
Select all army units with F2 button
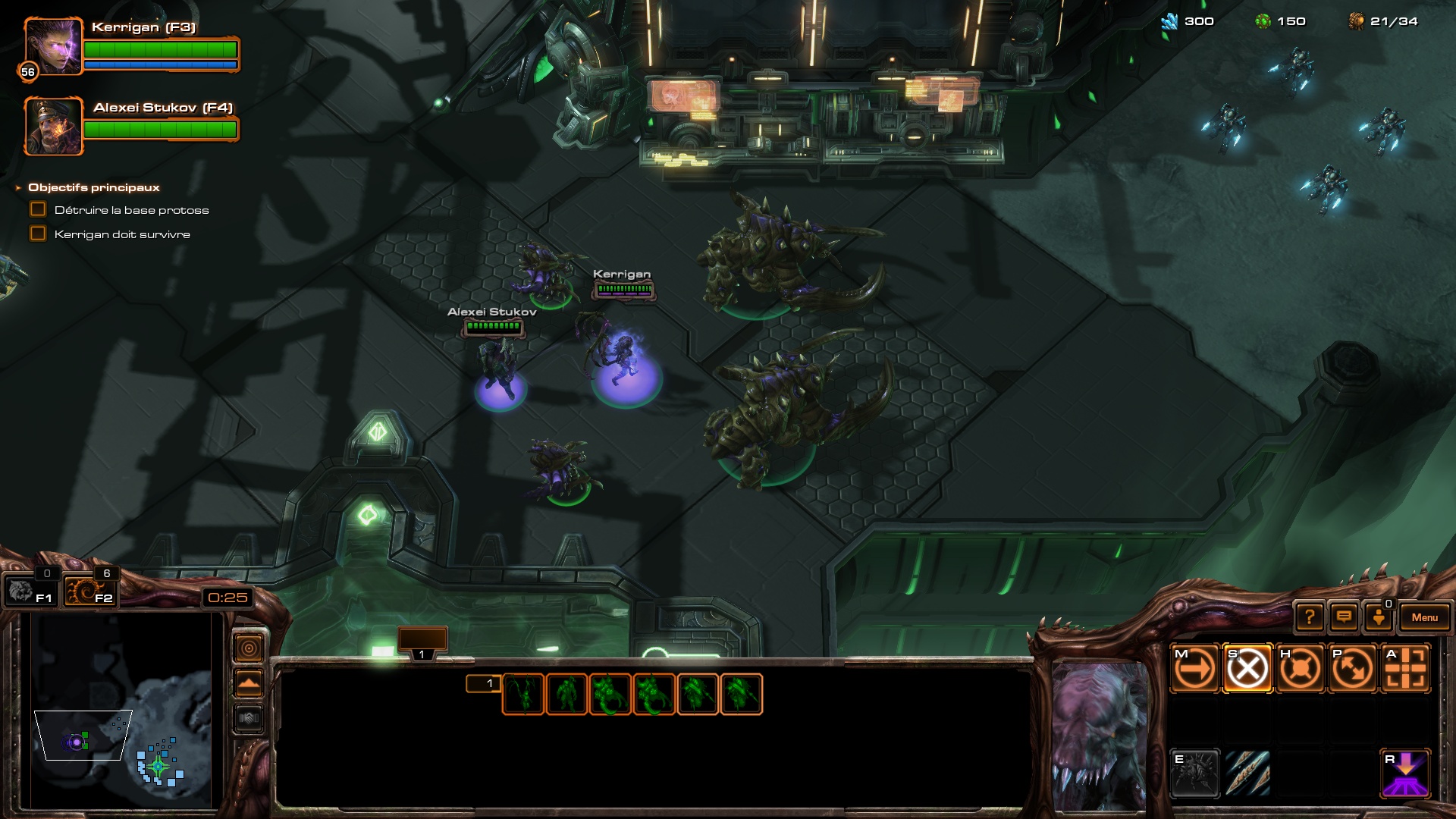point(89,591)
